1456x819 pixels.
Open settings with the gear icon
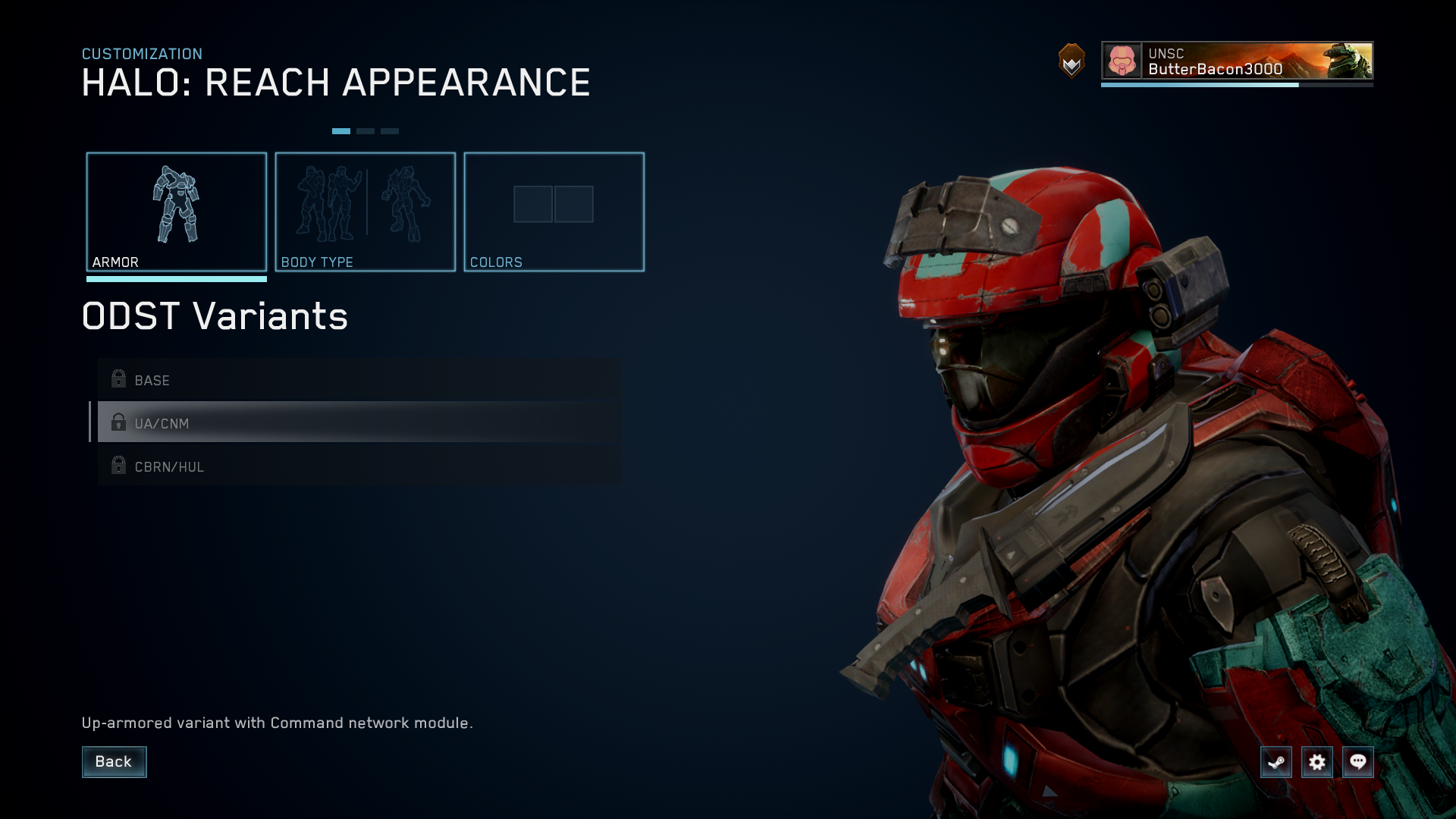pos(1318,762)
